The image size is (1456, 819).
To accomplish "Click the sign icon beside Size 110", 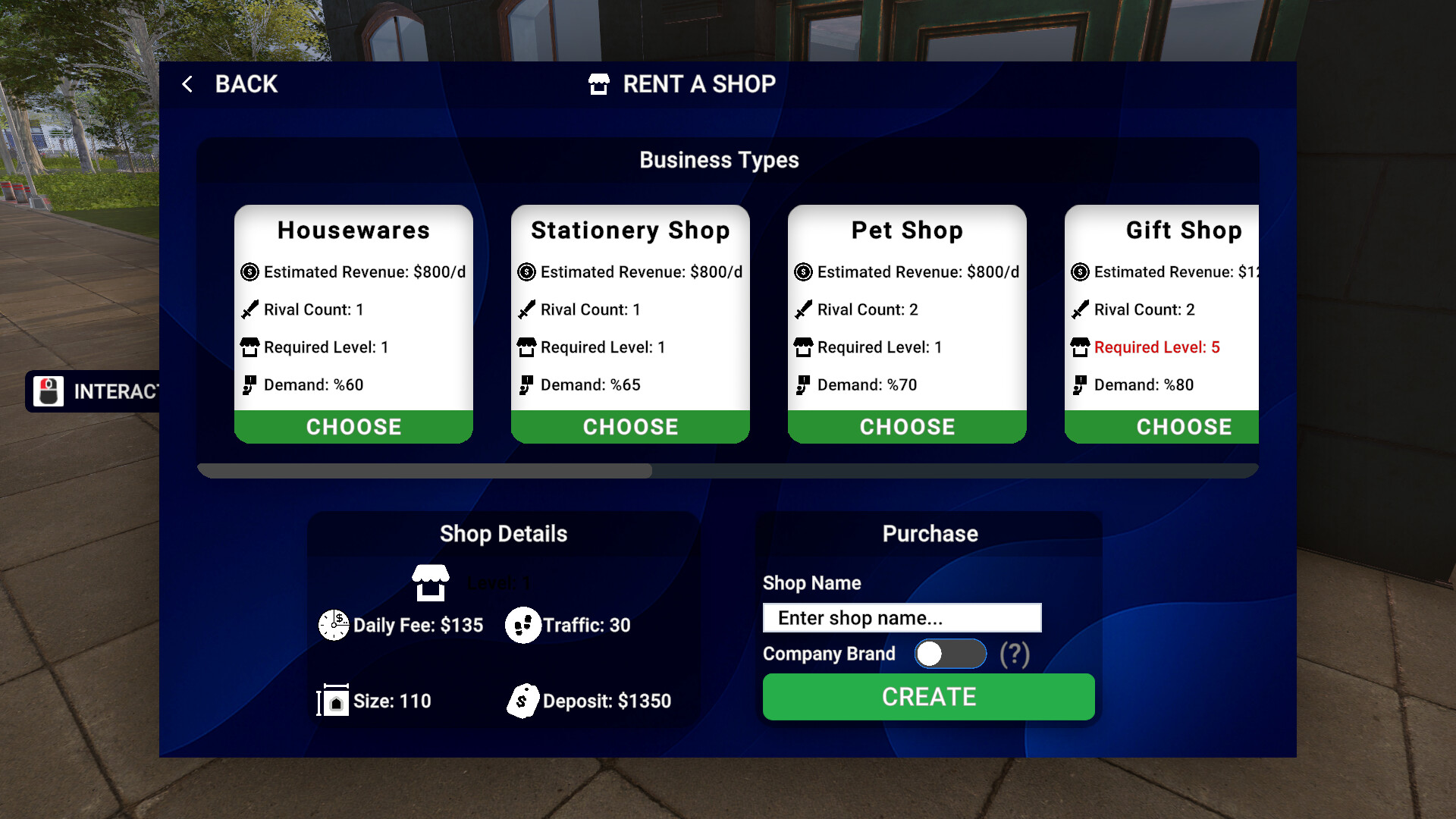I will click(332, 701).
